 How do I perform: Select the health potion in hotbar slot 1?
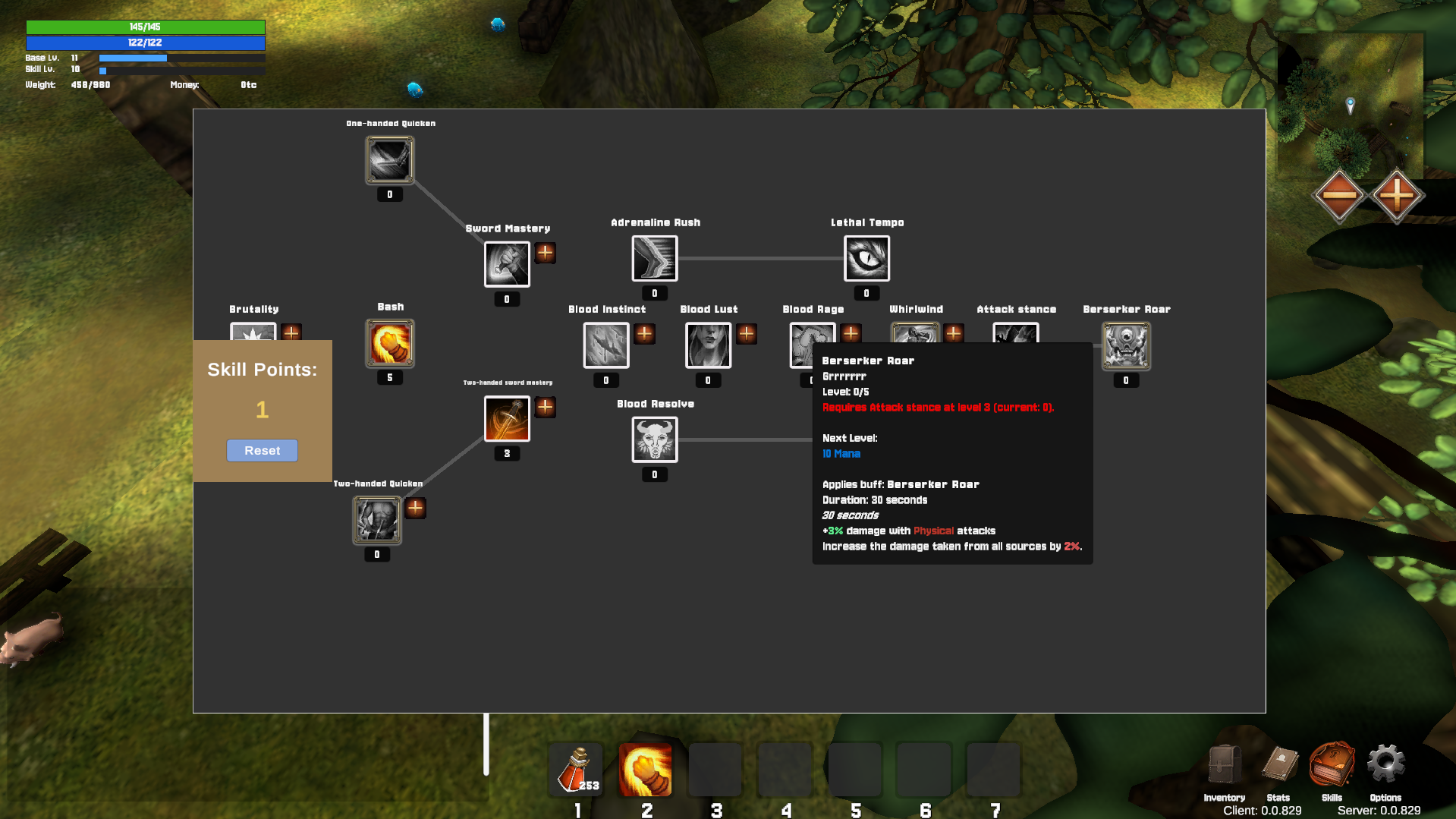tap(575, 769)
